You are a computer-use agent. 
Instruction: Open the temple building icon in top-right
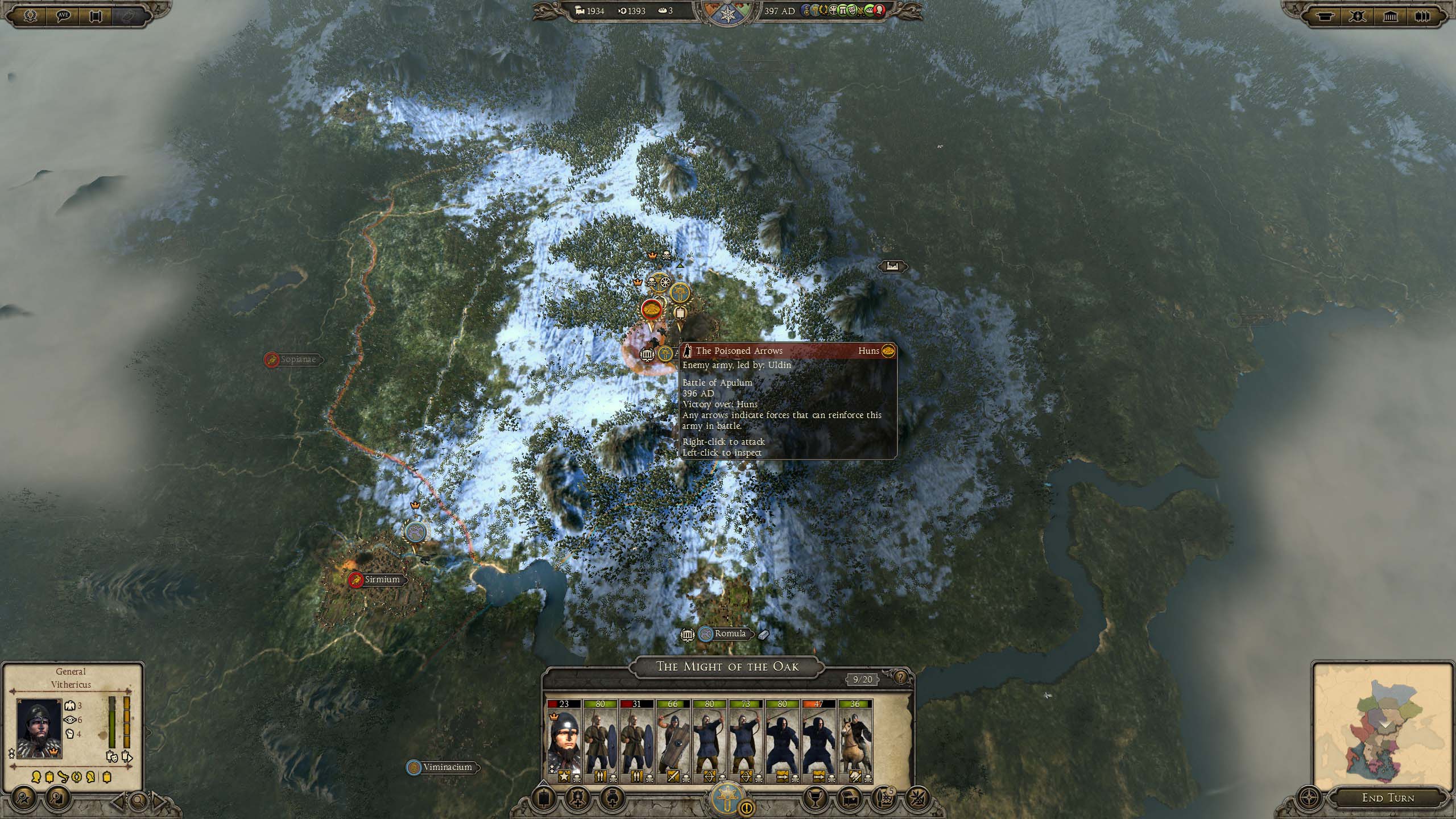tap(1391, 16)
